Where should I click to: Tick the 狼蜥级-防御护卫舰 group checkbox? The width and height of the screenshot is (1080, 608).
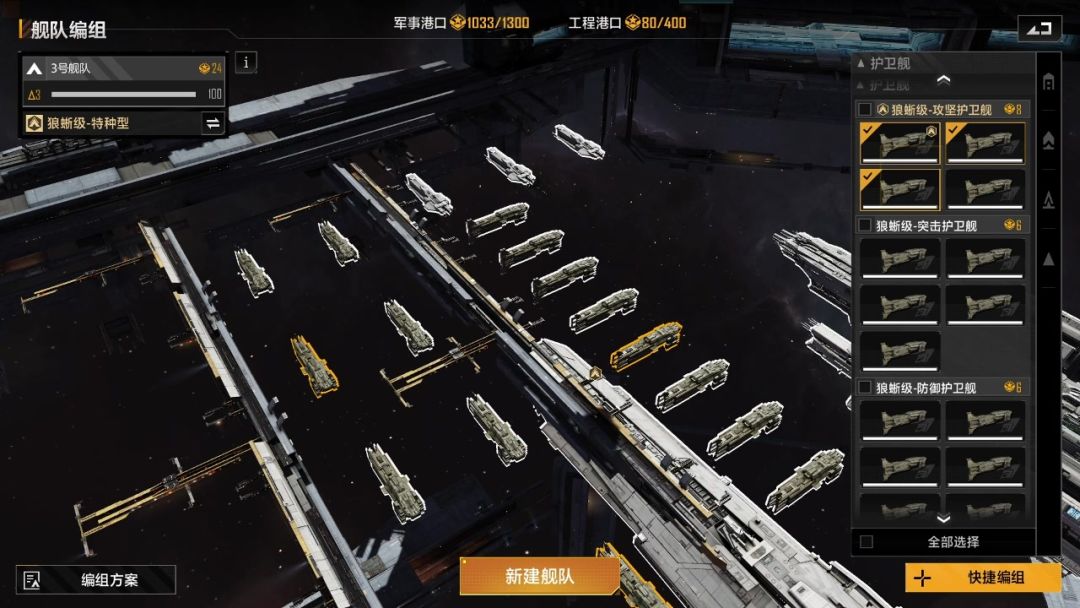point(865,387)
